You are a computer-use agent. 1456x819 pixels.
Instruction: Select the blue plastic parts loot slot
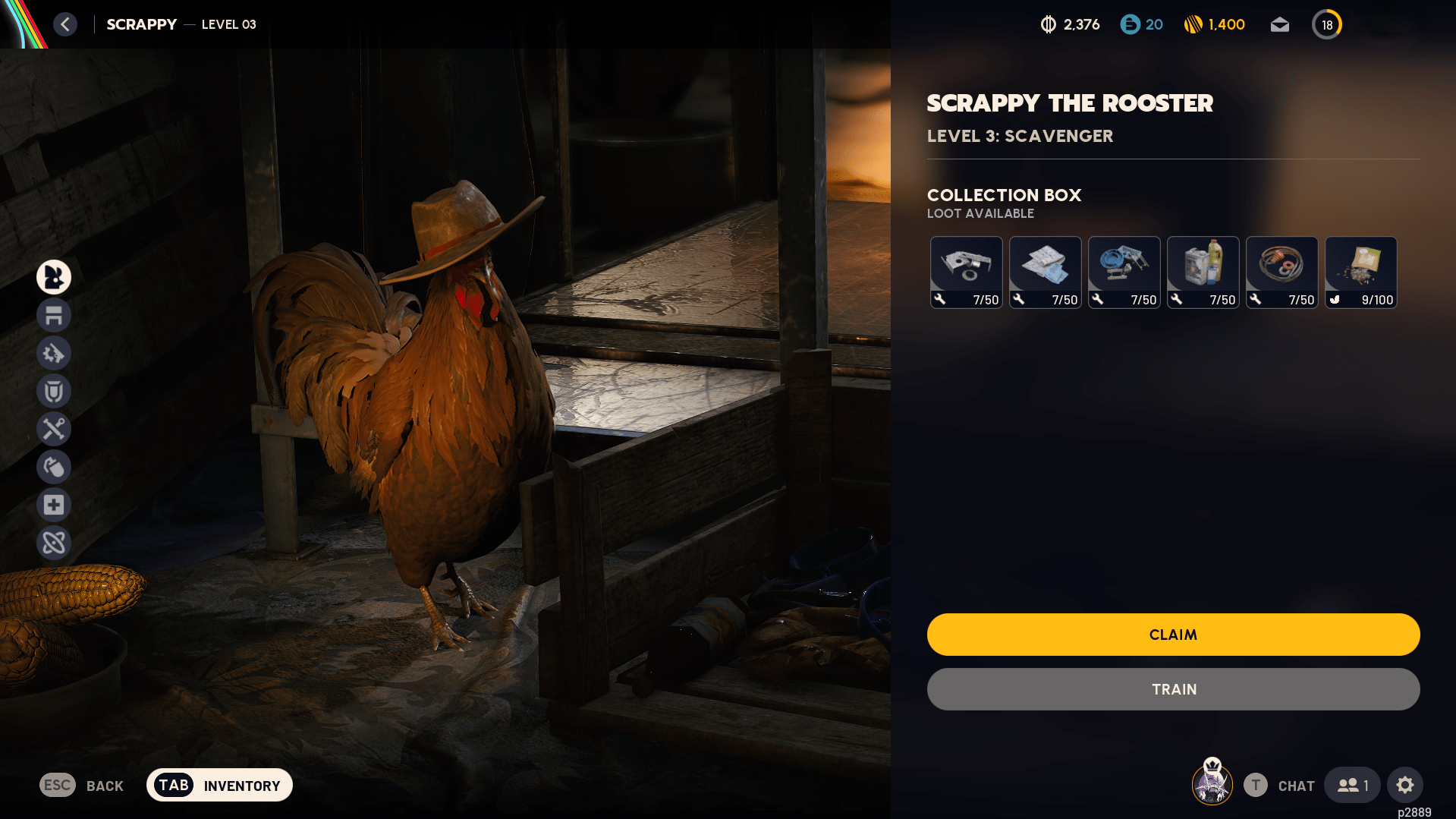coord(1124,272)
